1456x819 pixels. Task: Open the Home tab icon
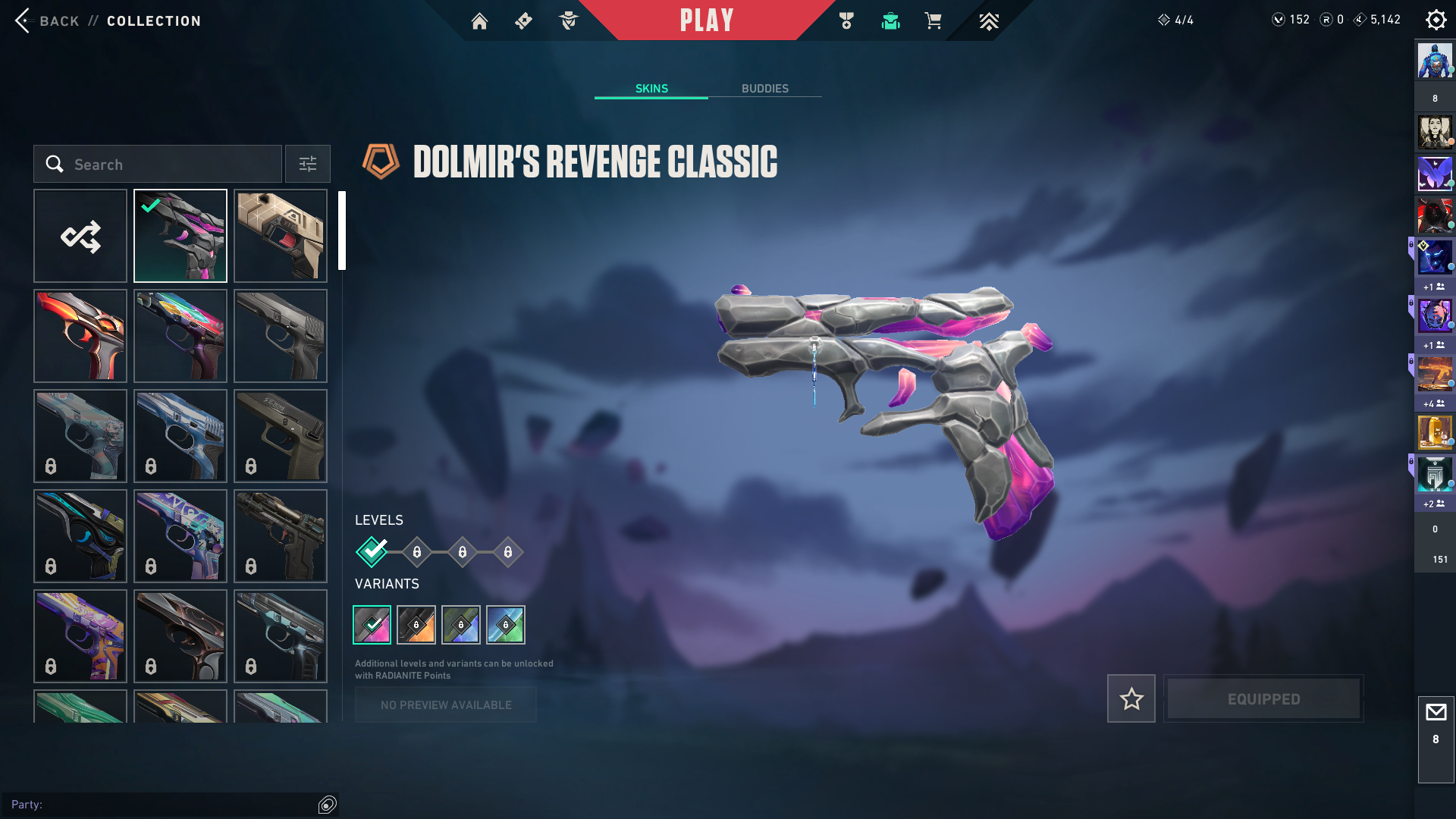(x=479, y=21)
